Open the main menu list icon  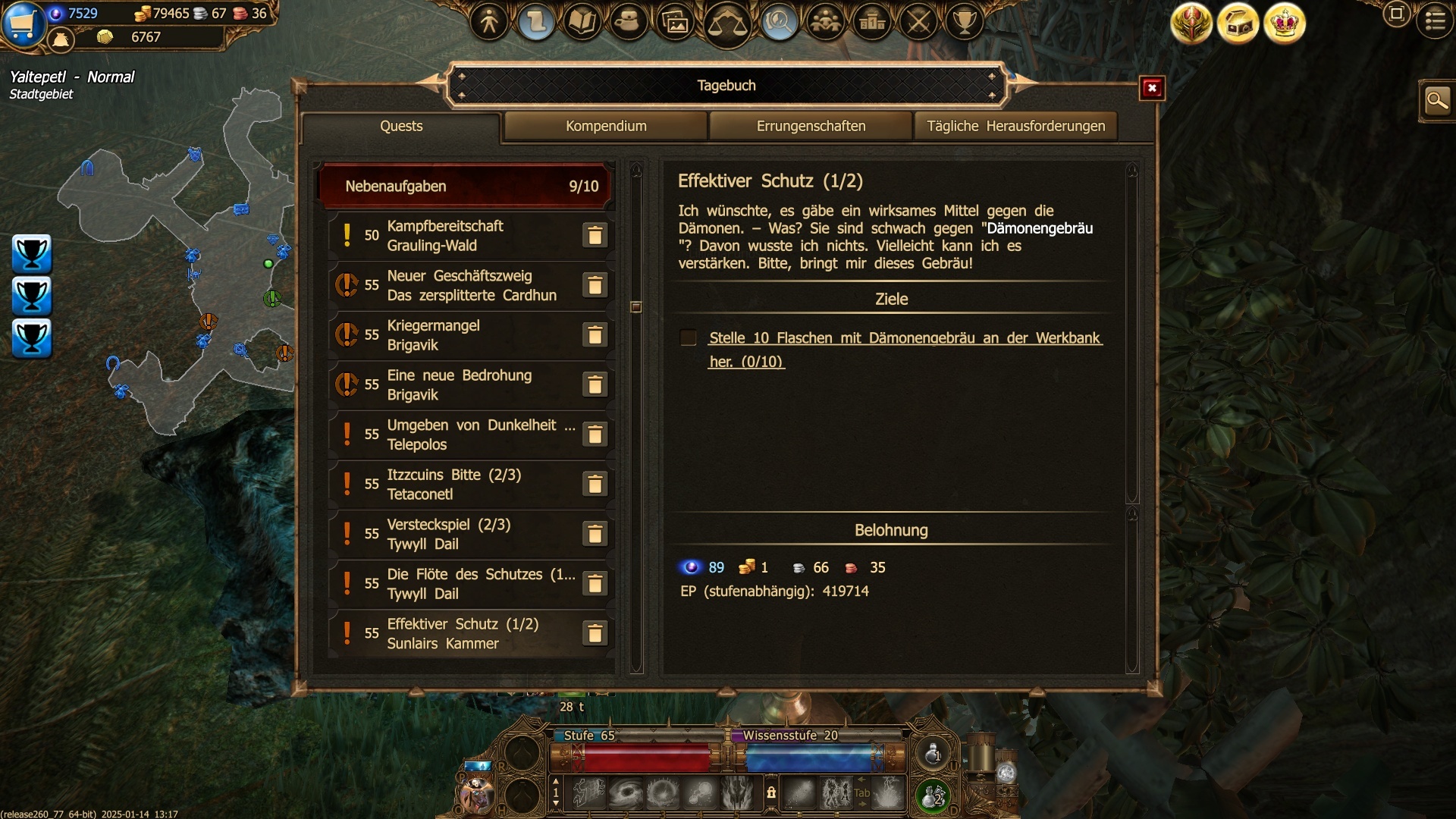pyautogui.click(x=1435, y=20)
